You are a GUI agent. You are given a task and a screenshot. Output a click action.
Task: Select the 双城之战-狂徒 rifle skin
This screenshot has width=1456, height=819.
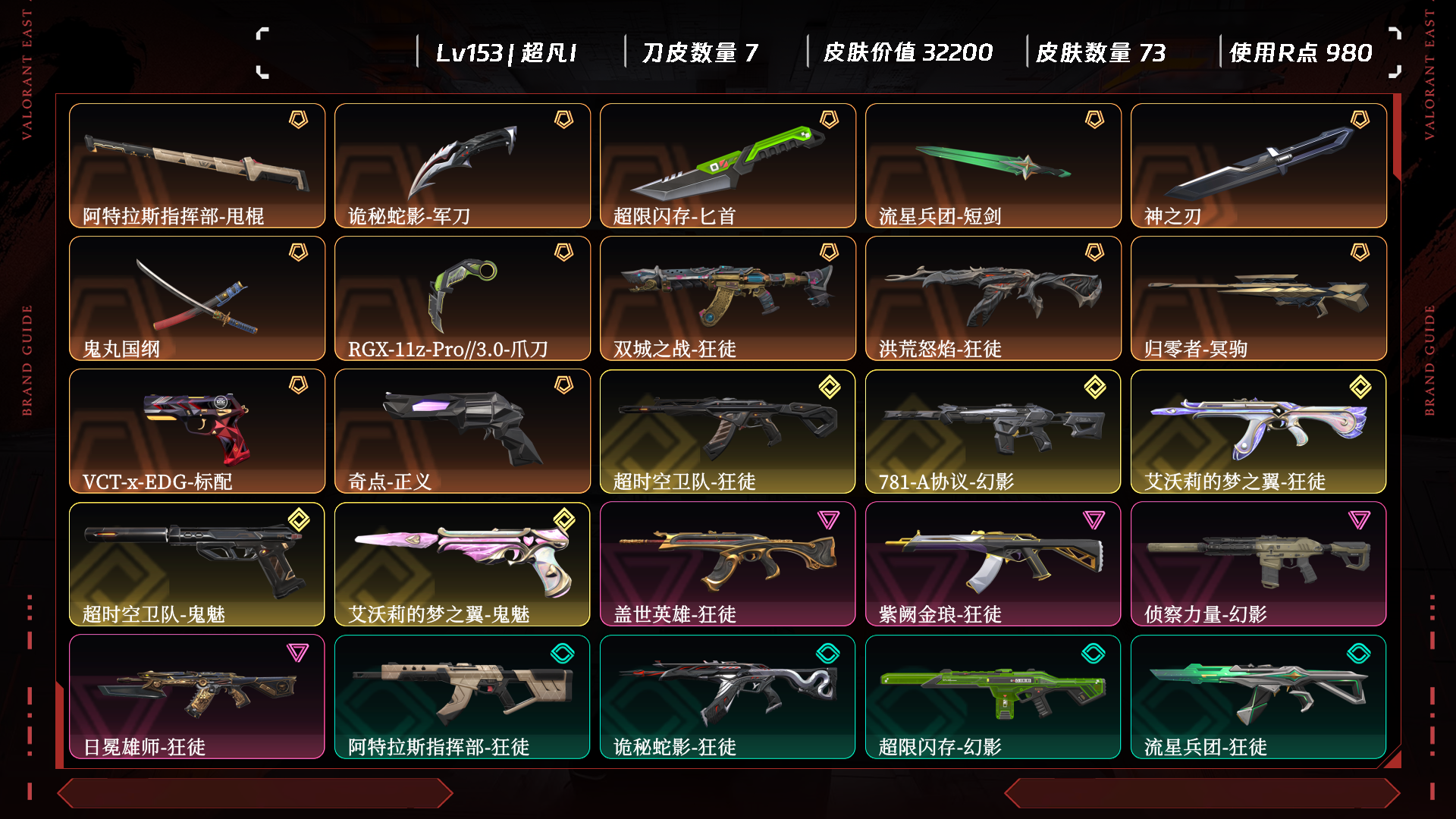click(728, 298)
